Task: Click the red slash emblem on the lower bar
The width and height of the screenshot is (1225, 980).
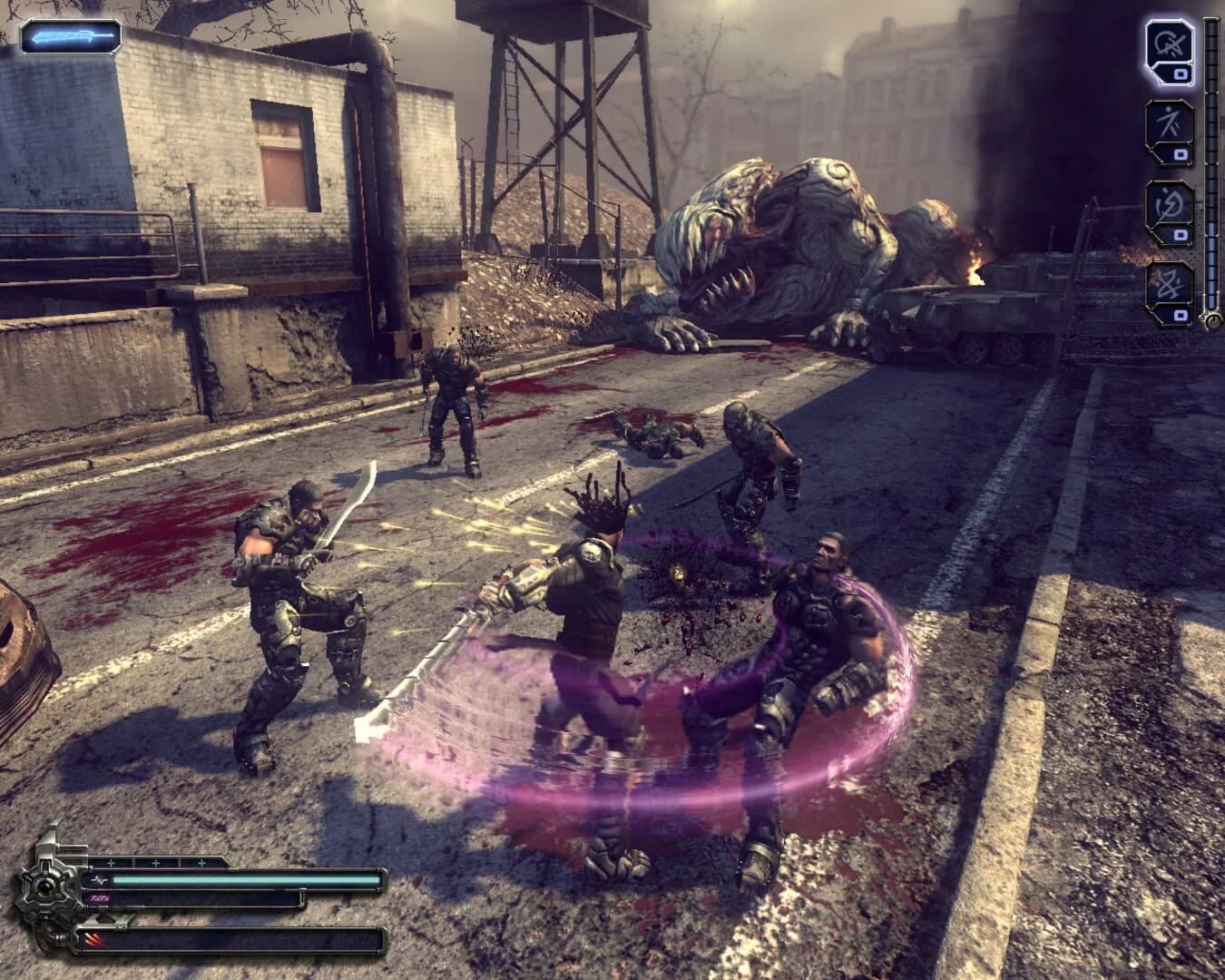Action: point(95,937)
